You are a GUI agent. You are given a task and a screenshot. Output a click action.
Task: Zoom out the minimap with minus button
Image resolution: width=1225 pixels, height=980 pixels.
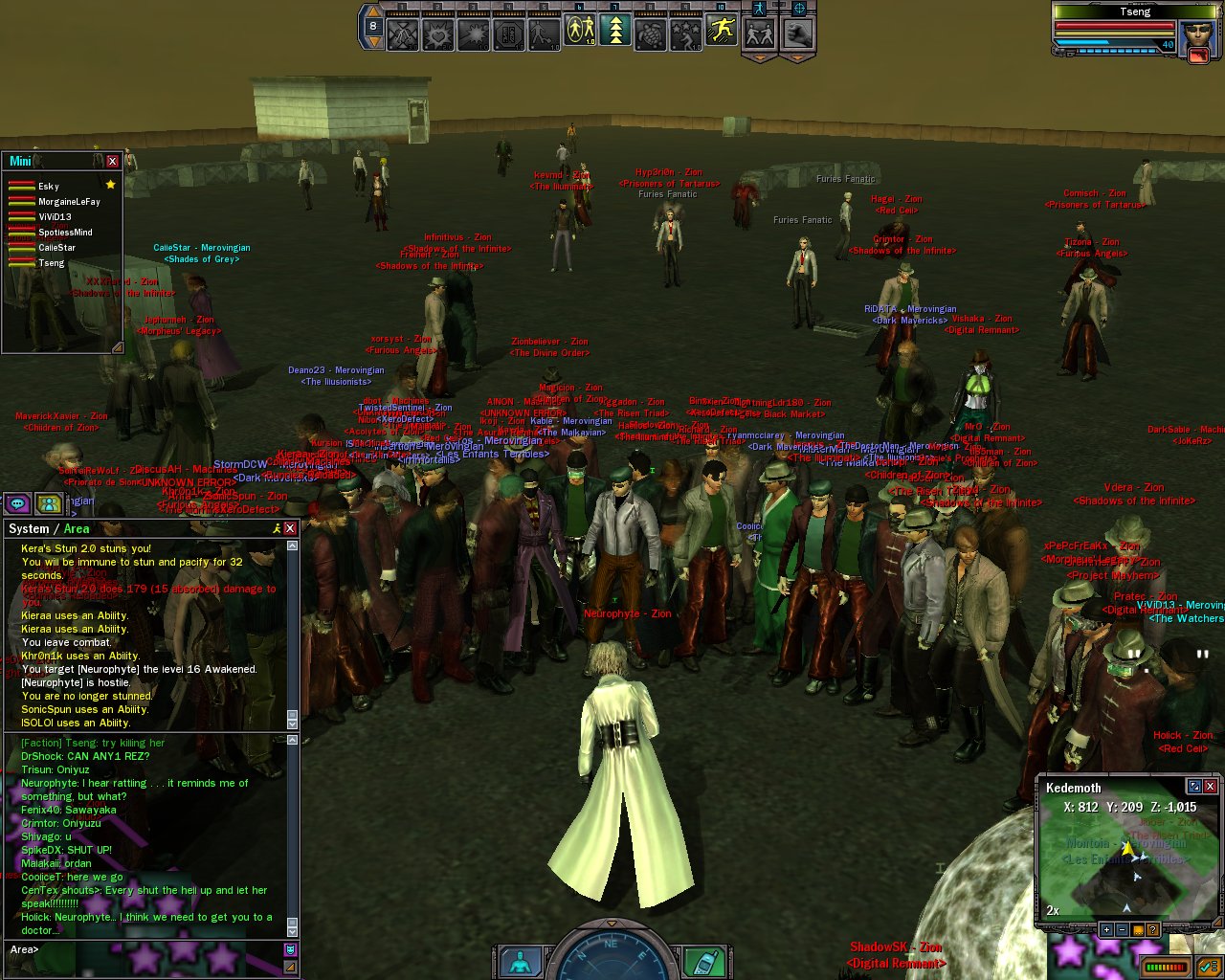click(x=1122, y=929)
